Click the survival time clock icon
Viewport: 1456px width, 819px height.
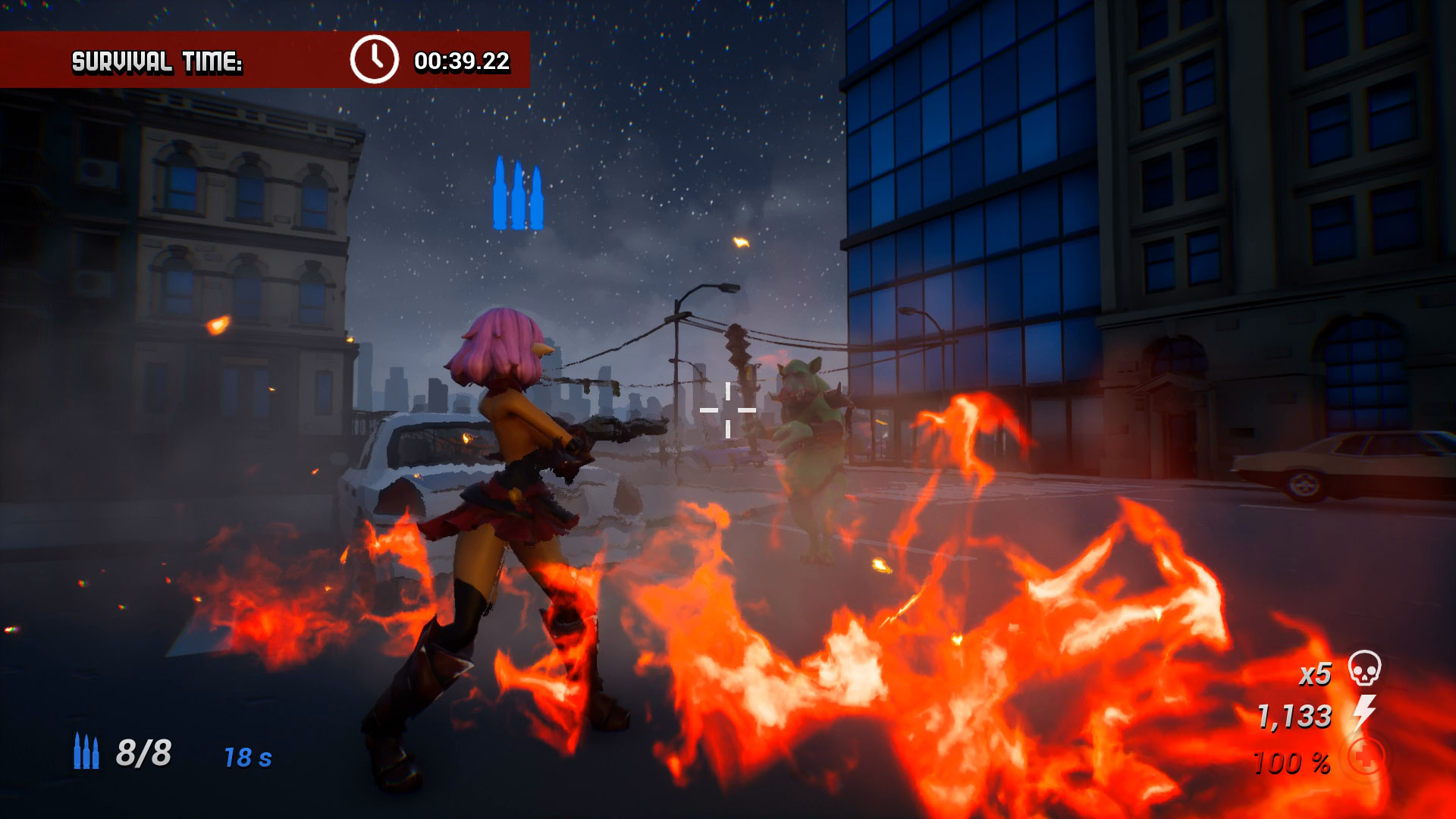[x=374, y=60]
